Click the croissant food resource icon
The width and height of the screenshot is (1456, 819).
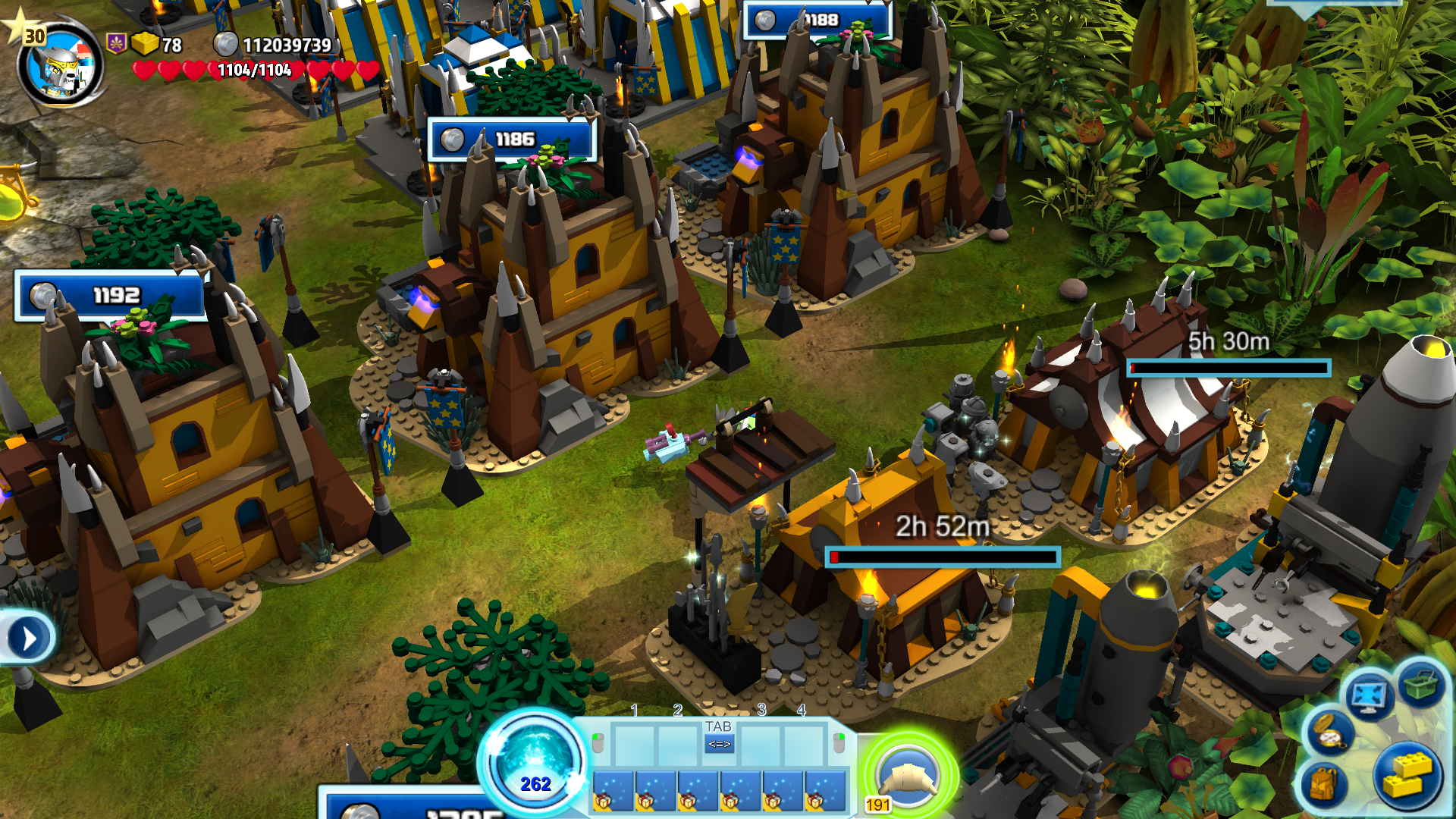point(907,777)
